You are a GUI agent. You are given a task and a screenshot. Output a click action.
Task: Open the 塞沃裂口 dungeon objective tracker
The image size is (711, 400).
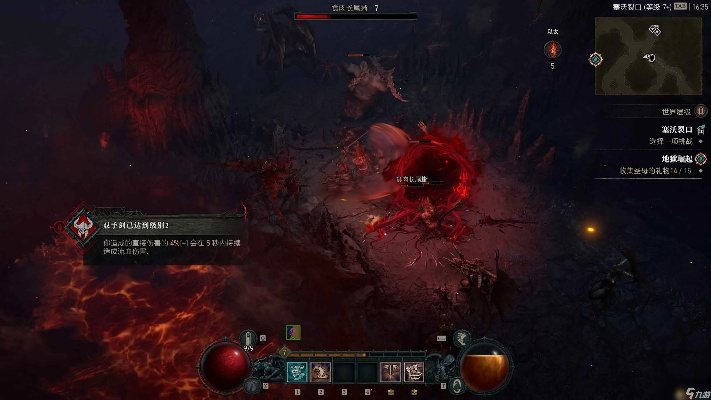676,129
